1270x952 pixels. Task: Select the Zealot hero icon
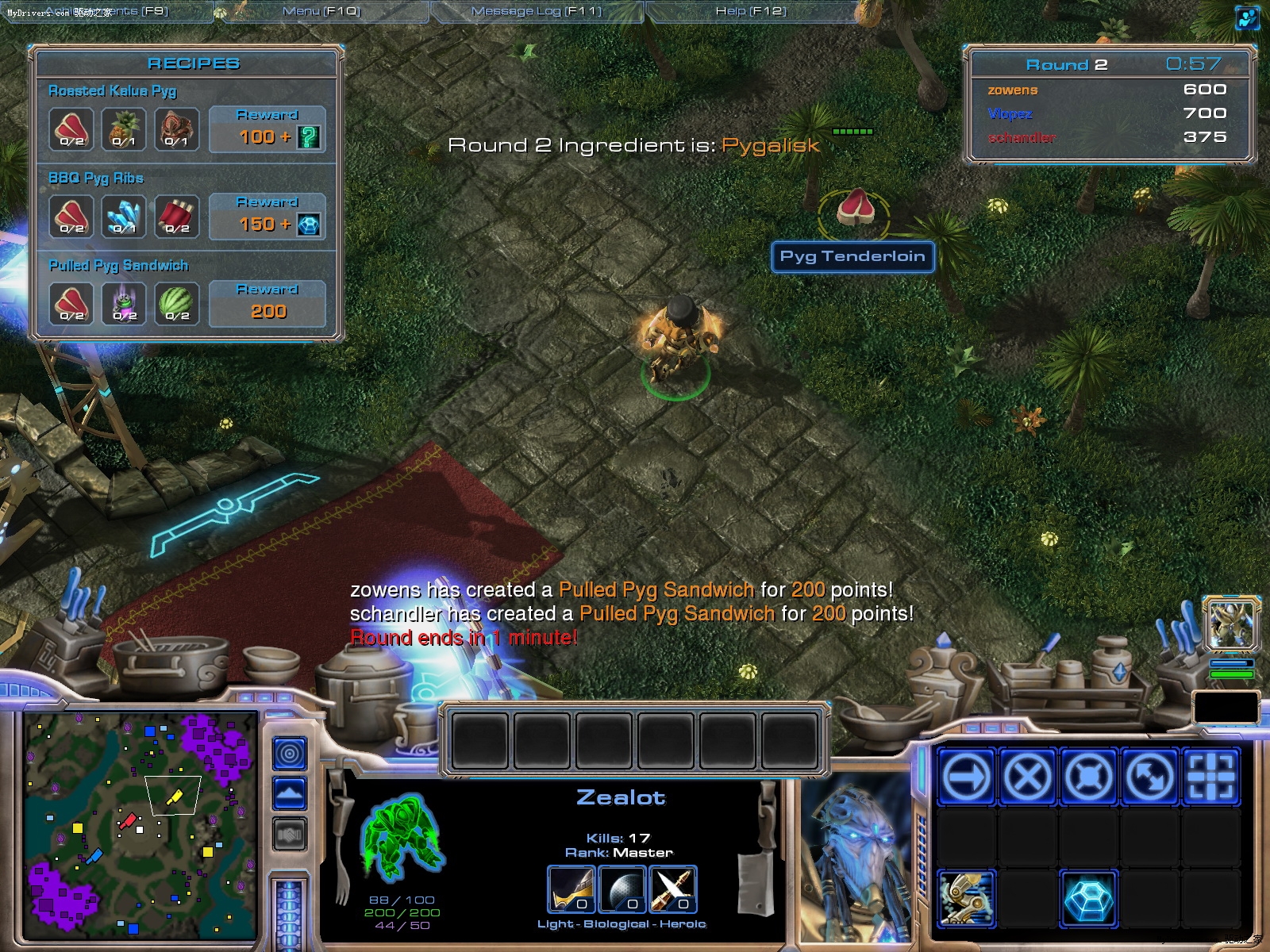point(1231,624)
